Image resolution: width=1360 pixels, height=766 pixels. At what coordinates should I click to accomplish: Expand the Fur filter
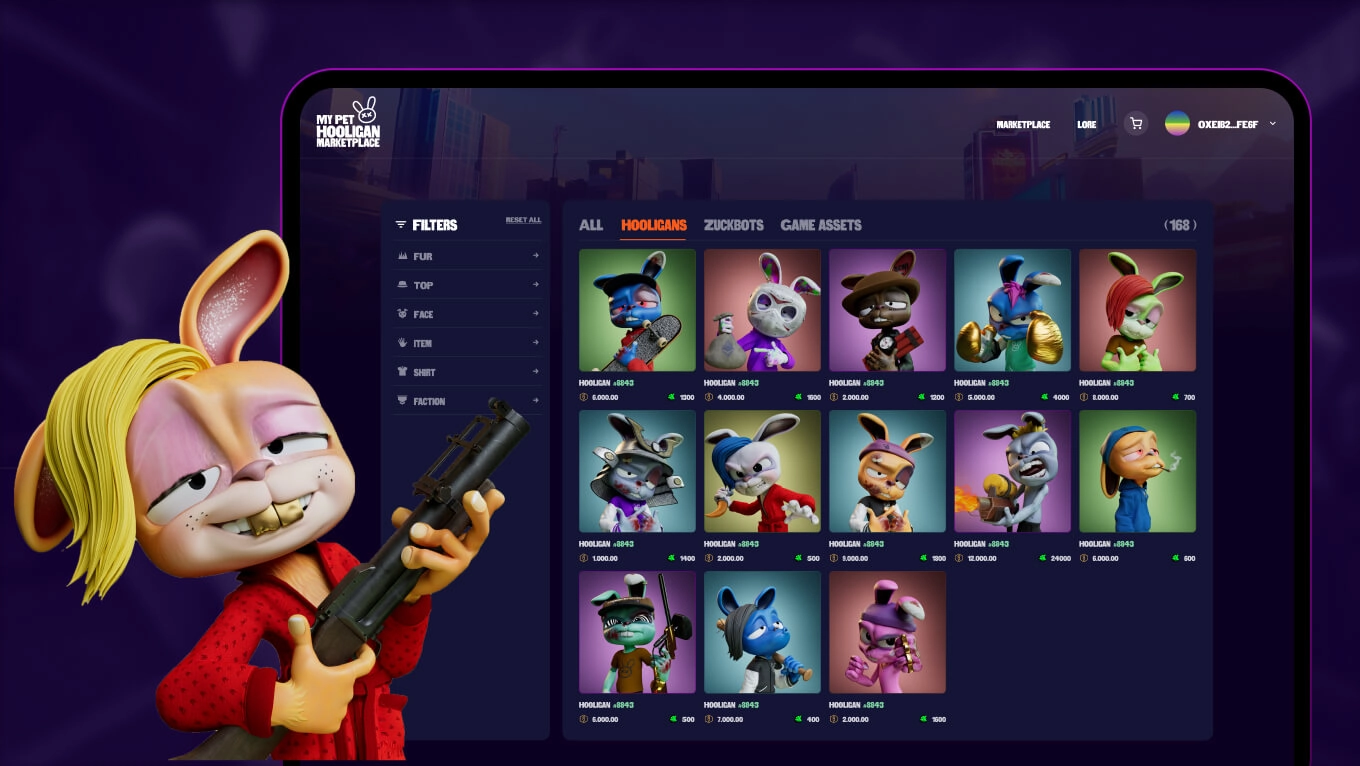(468, 256)
